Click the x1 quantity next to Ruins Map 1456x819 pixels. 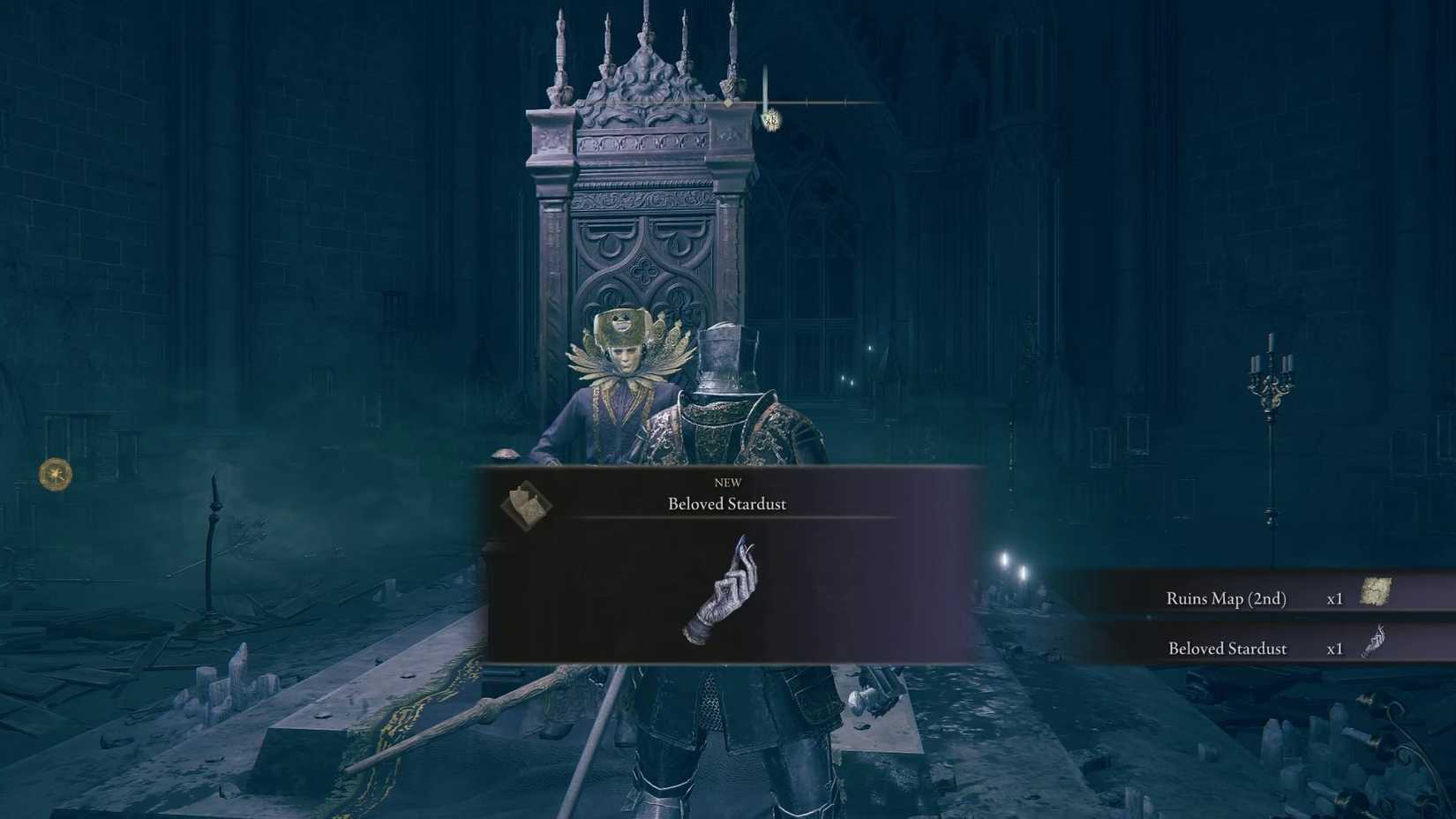pos(1335,598)
